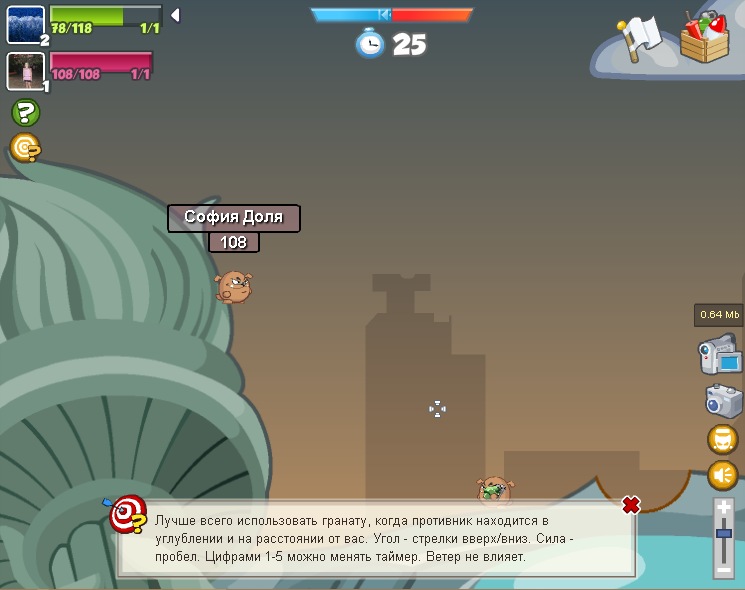Take a screenshot with the photo camera
Image resolution: width=745 pixels, height=590 pixels.
tap(722, 400)
